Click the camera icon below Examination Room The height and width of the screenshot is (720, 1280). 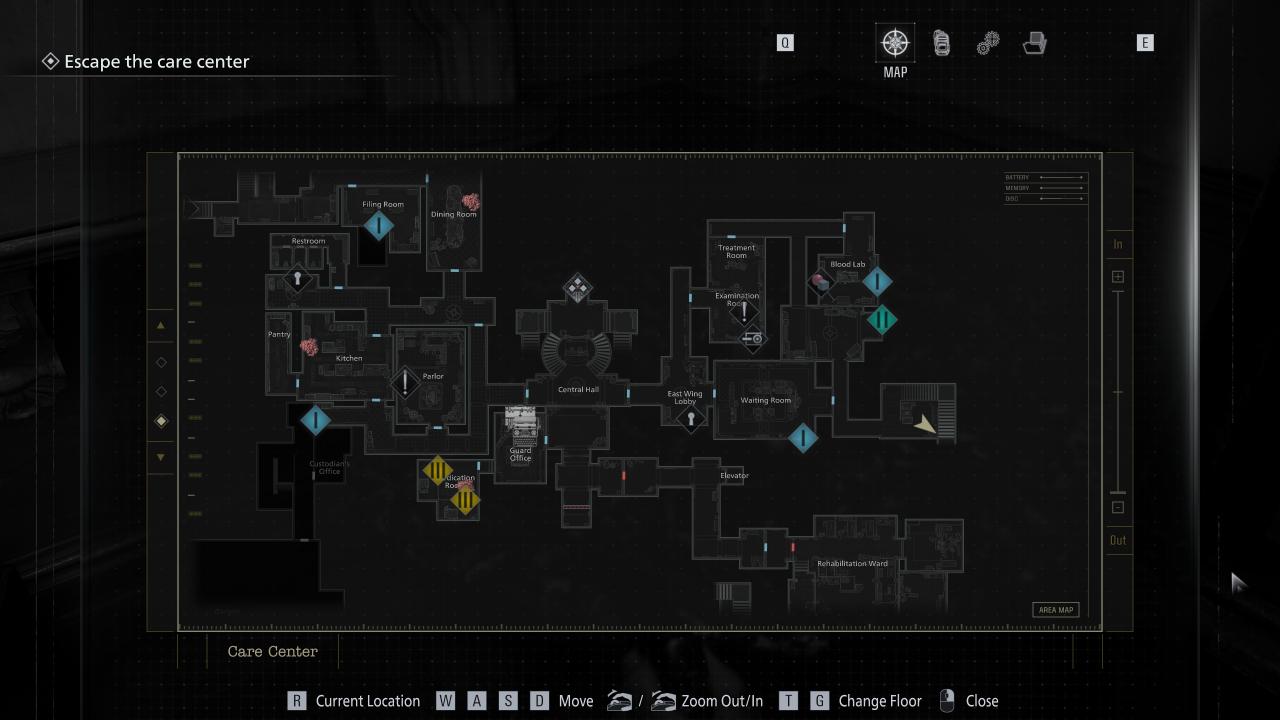click(x=754, y=339)
